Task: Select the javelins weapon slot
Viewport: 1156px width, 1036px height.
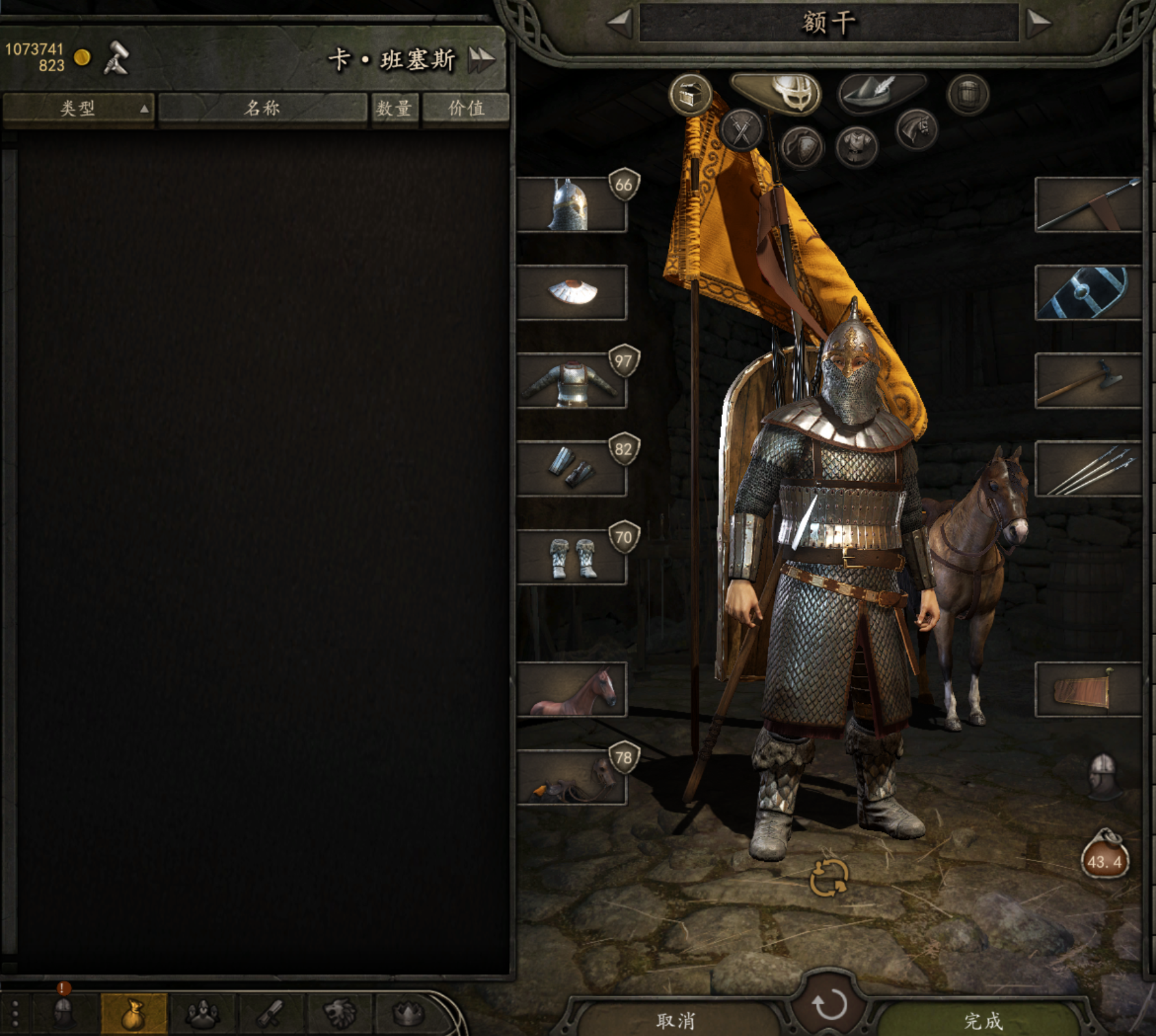Action: pos(1087,469)
